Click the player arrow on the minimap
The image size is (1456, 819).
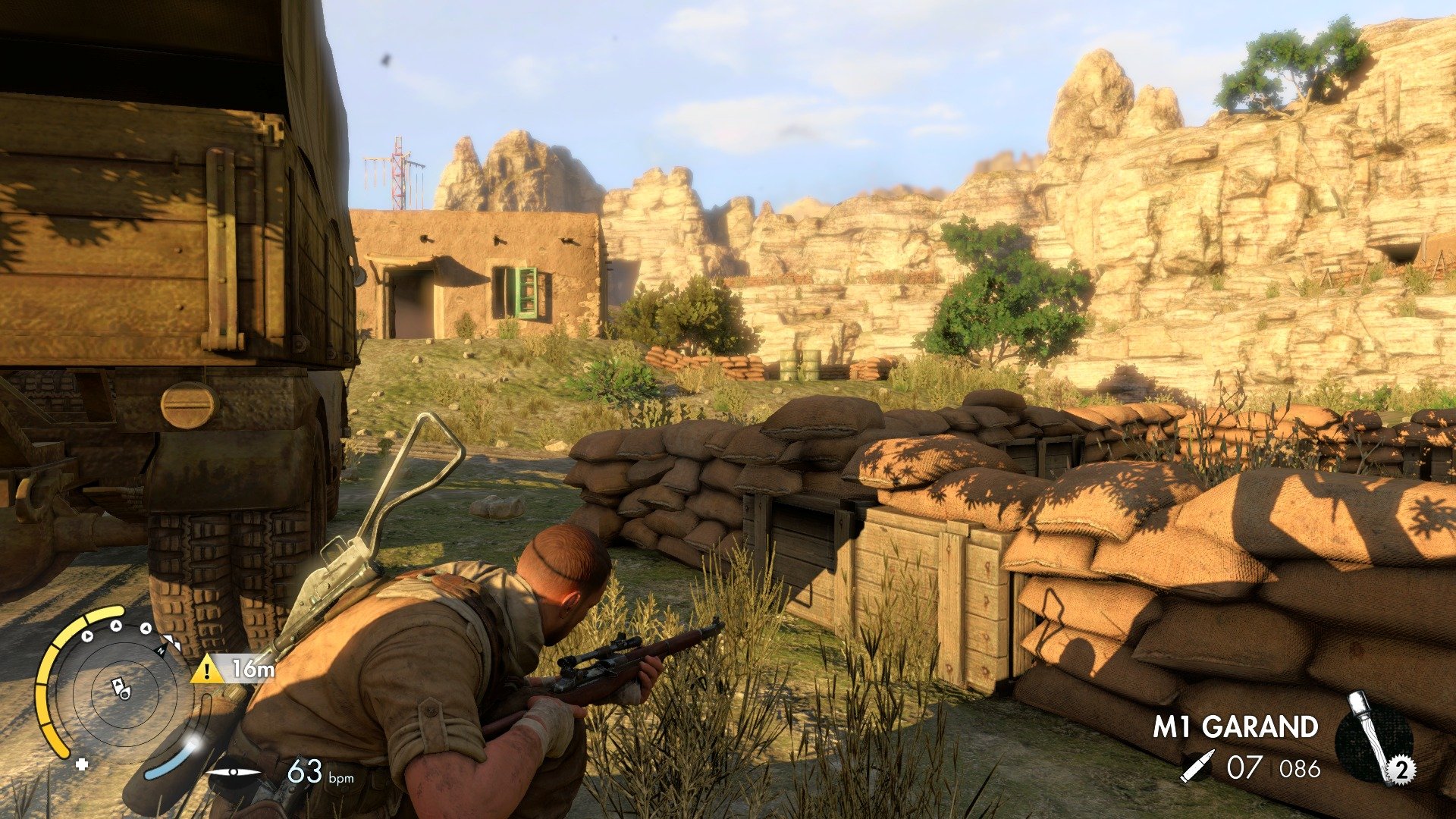tap(118, 682)
